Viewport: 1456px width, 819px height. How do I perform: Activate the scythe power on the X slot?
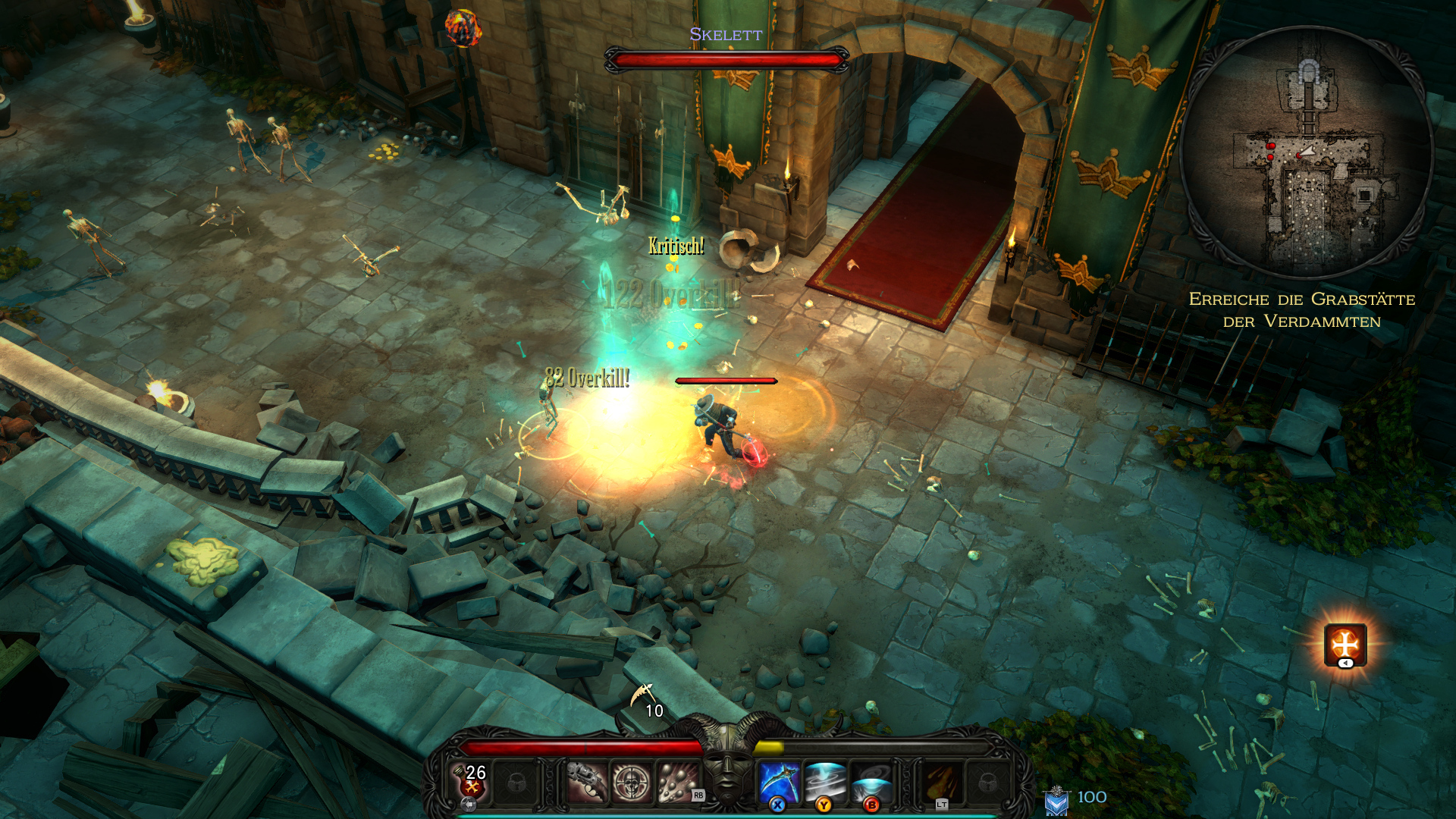[x=778, y=780]
